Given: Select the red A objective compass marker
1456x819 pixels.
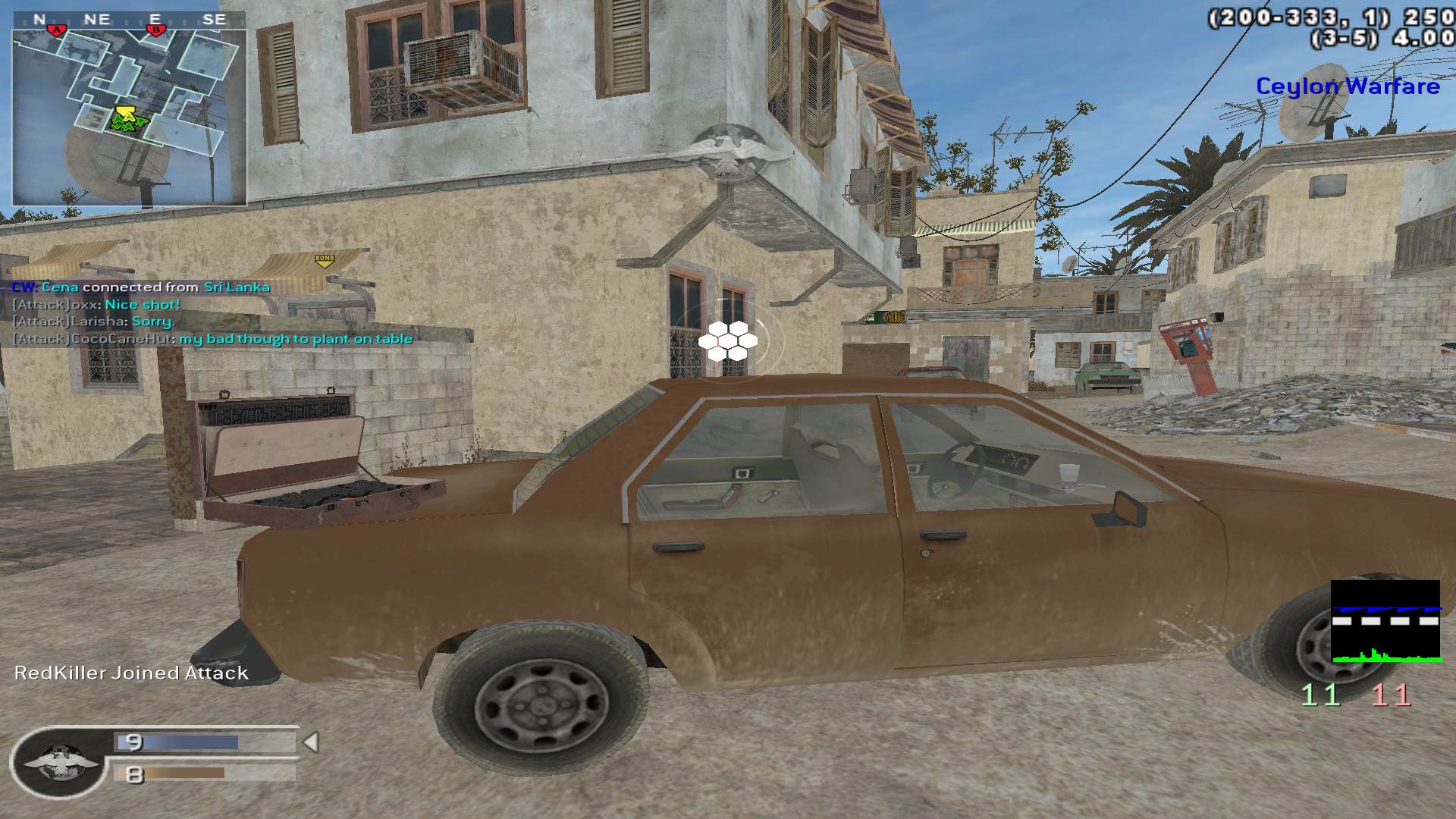Looking at the screenshot, I should [x=56, y=30].
